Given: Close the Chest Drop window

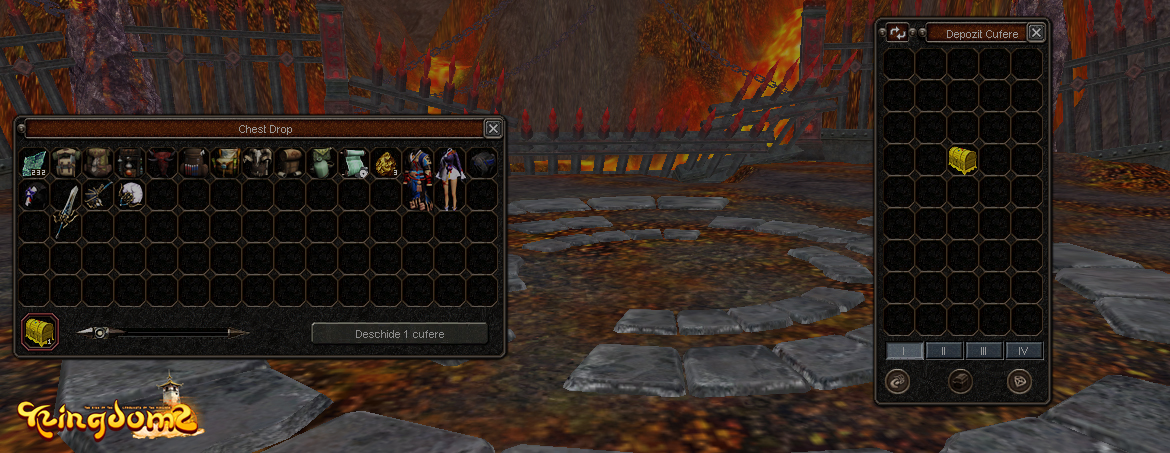Looking at the screenshot, I should coord(493,128).
